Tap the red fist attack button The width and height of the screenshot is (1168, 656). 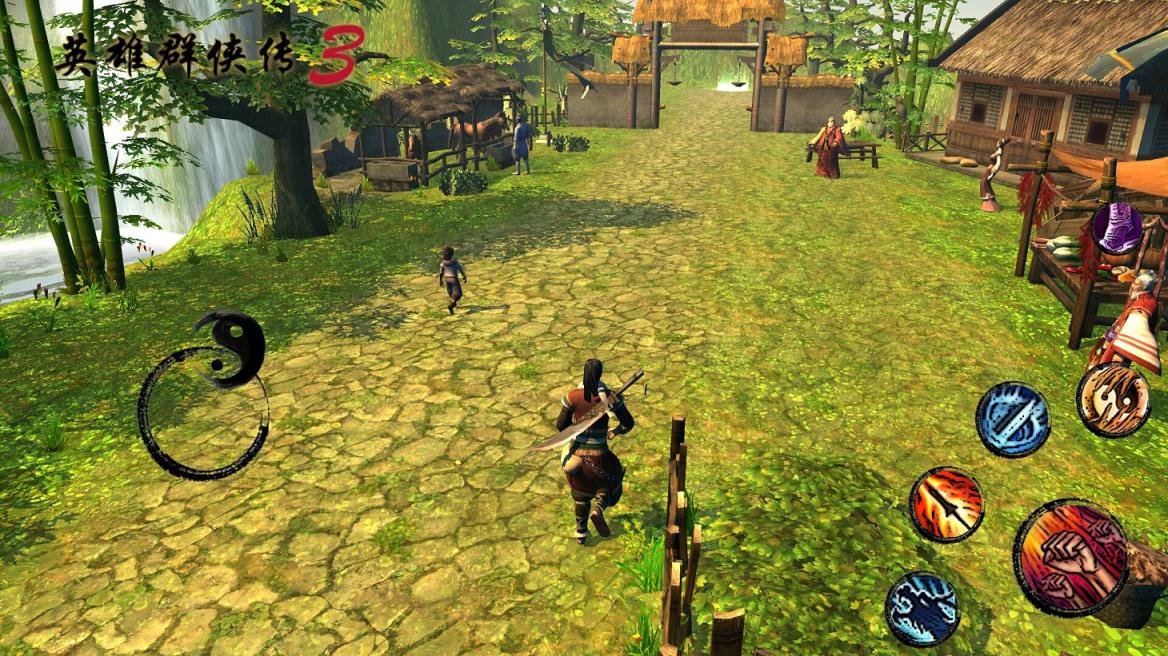[1071, 556]
